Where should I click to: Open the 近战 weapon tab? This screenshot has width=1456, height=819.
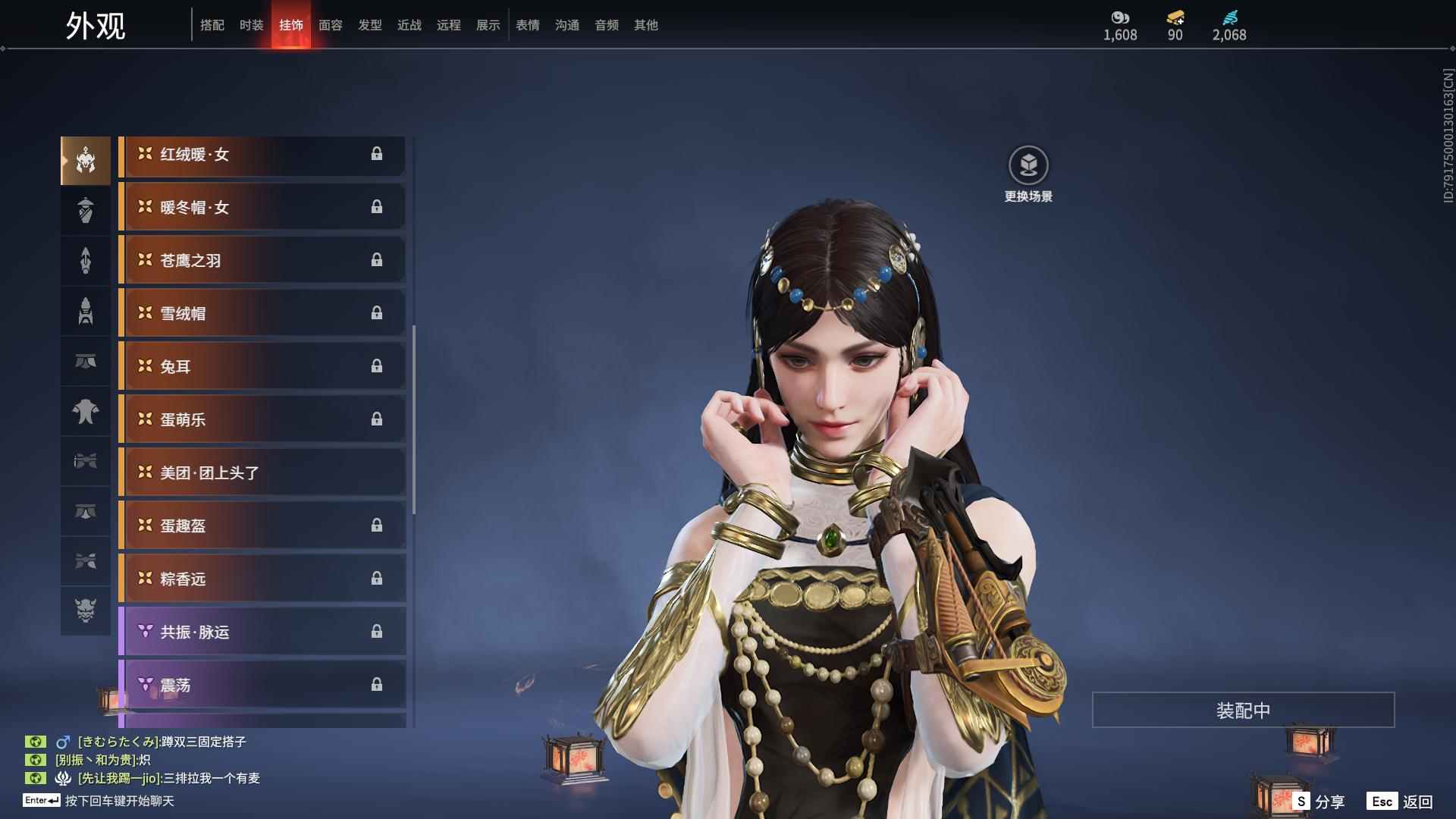(409, 25)
